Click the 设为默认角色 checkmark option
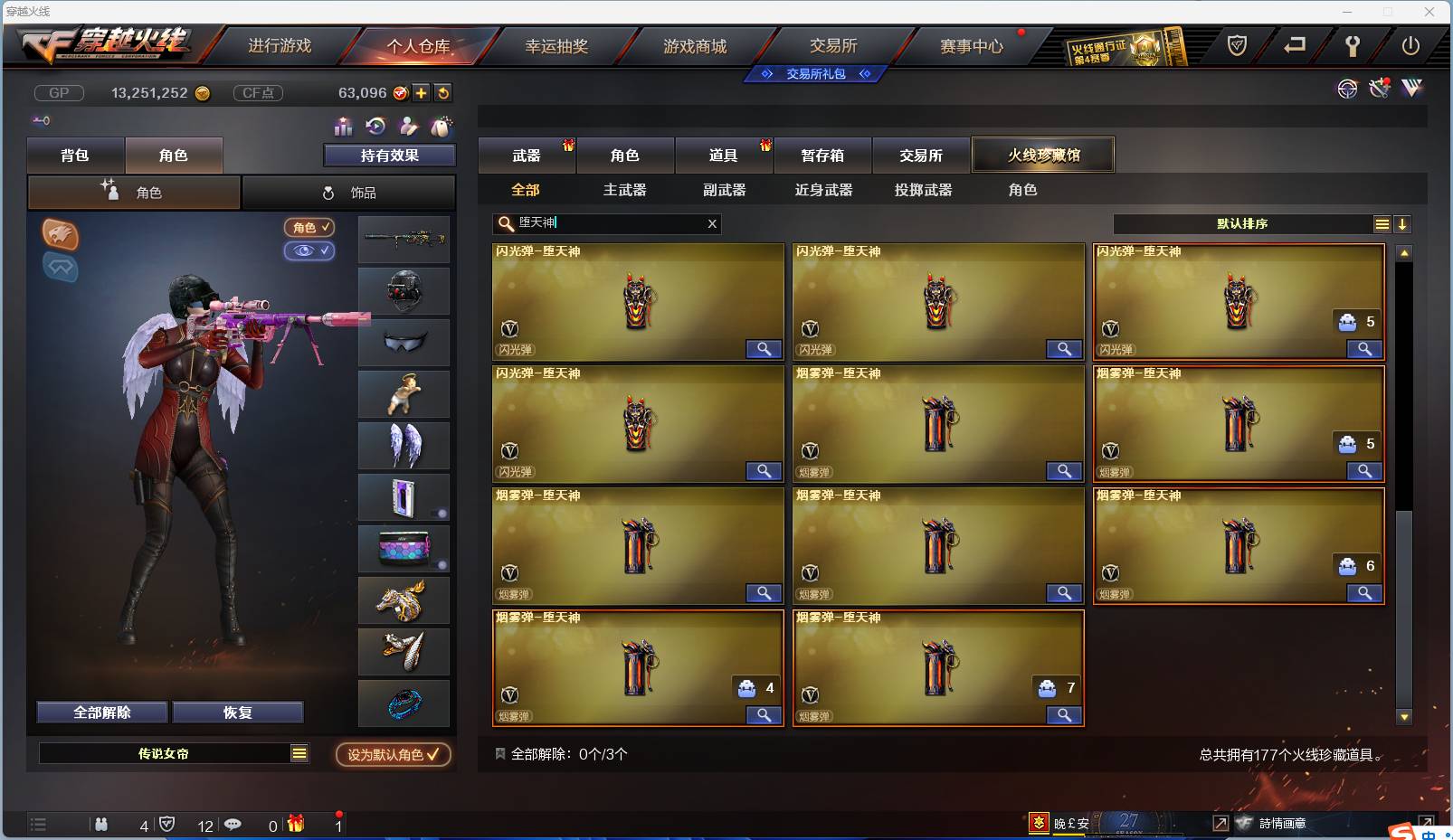 coord(392,755)
